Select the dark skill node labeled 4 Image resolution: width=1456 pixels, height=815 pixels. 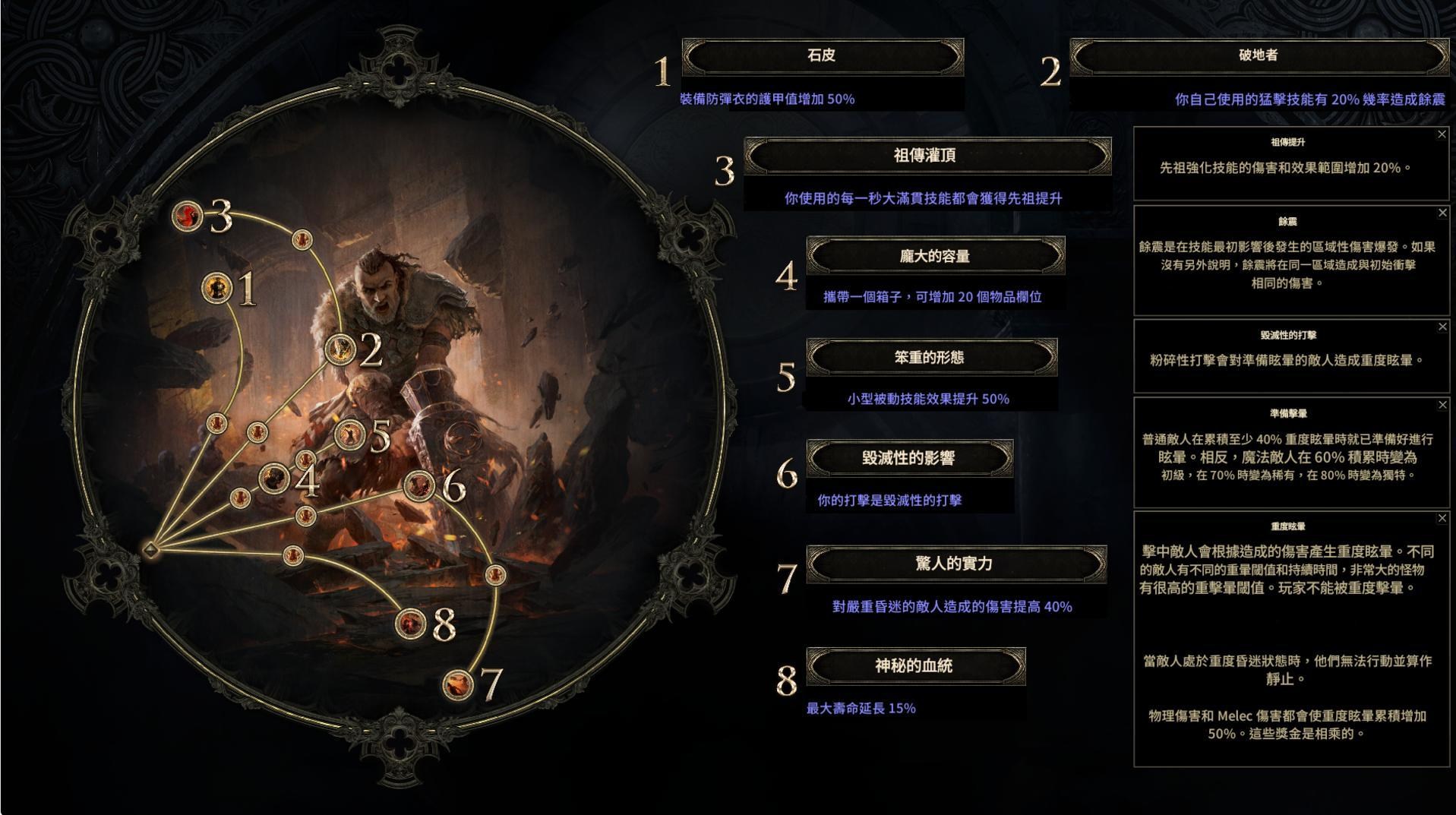[x=275, y=478]
